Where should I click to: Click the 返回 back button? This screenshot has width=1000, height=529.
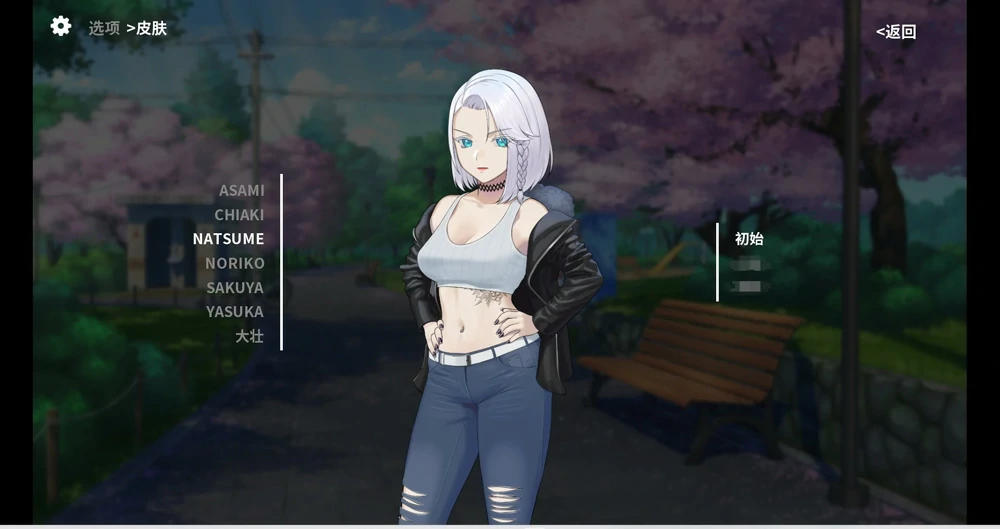pyautogui.click(x=896, y=31)
